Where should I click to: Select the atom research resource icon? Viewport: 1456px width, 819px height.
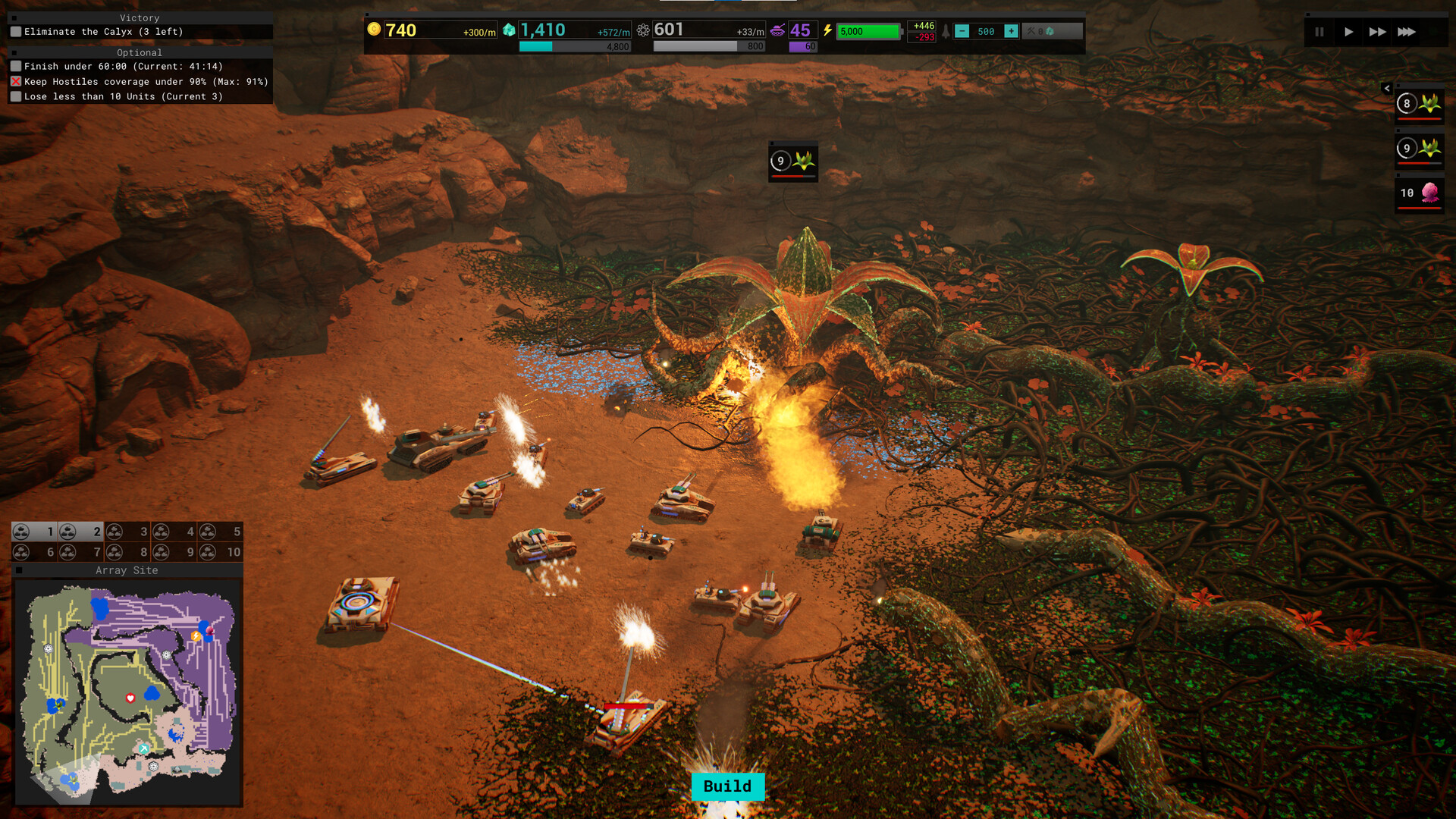point(643,29)
